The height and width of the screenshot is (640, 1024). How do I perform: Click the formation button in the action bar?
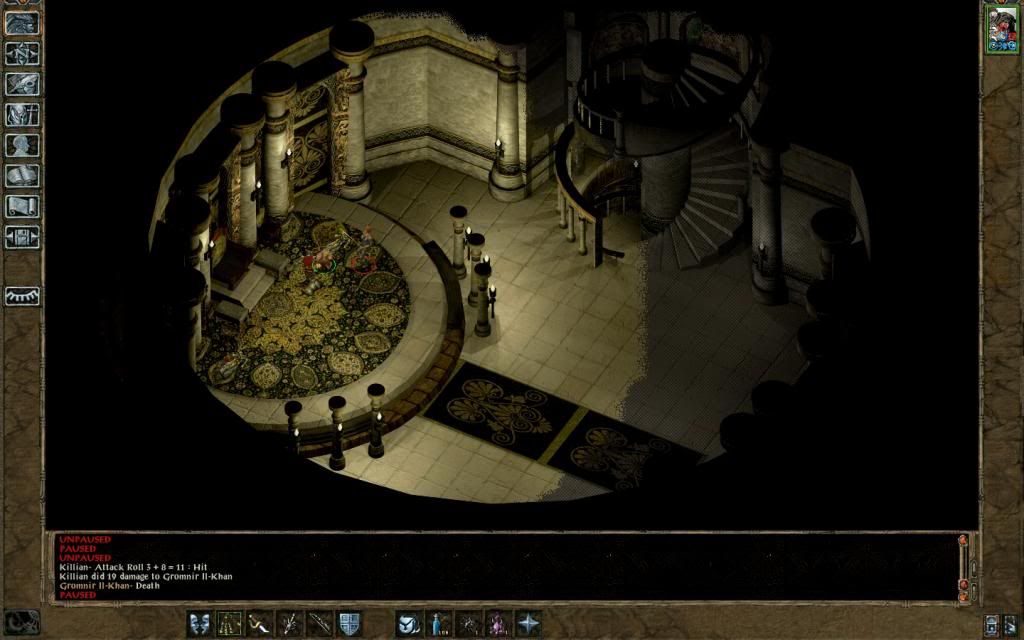[x=230, y=623]
